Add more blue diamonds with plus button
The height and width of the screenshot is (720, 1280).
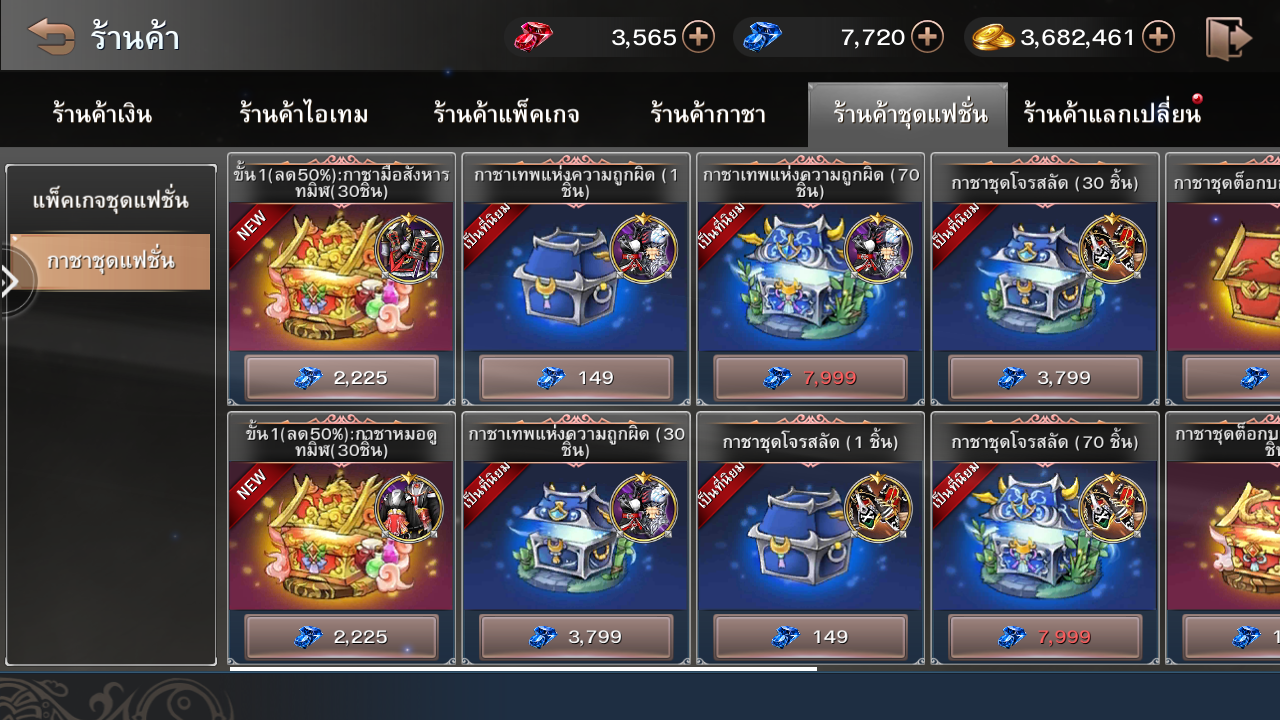tap(928, 38)
